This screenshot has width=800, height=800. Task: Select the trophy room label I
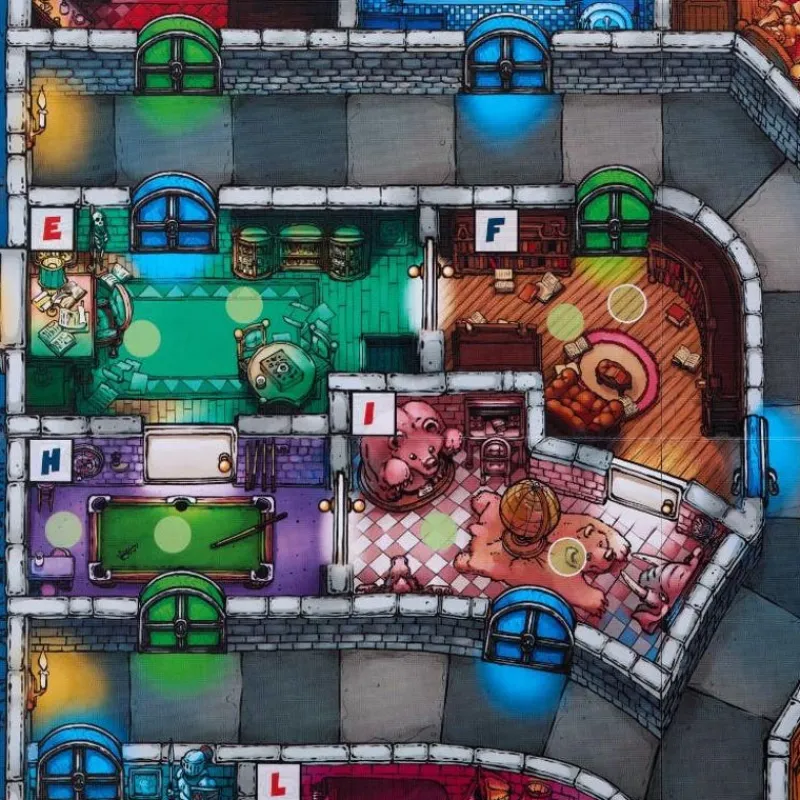[373, 413]
